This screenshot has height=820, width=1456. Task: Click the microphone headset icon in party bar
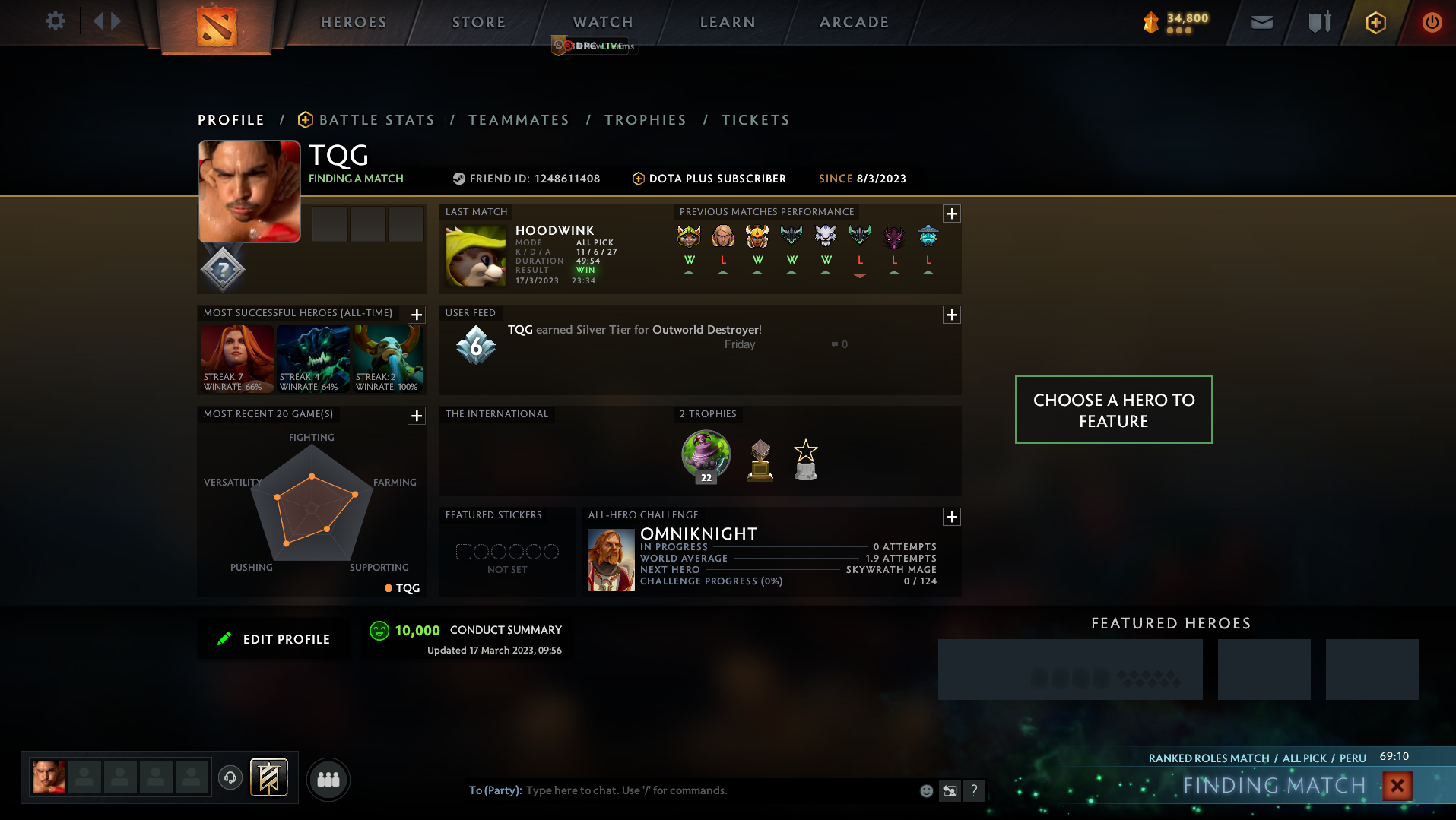tap(230, 777)
